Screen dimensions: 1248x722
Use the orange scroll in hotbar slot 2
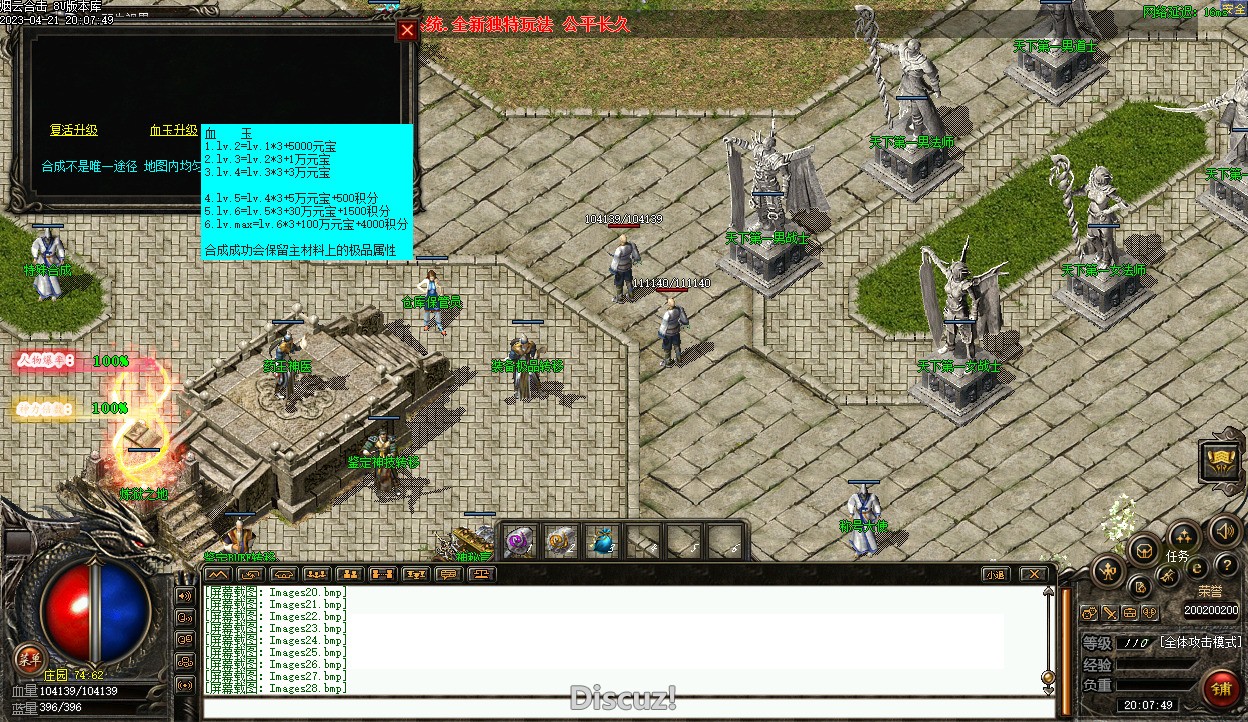(x=561, y=542)
